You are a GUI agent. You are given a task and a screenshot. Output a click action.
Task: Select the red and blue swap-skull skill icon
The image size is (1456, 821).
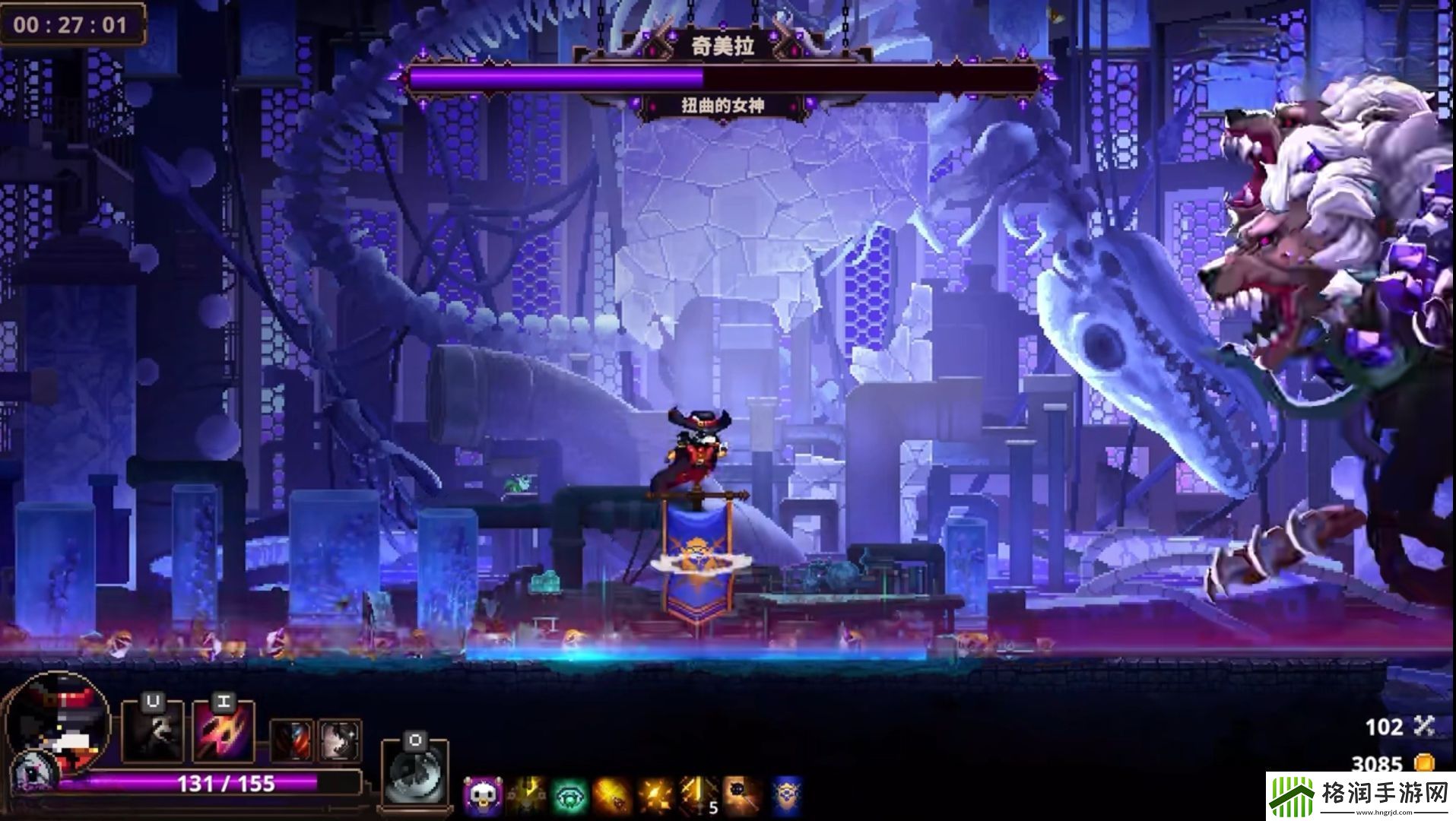[290, 740]
